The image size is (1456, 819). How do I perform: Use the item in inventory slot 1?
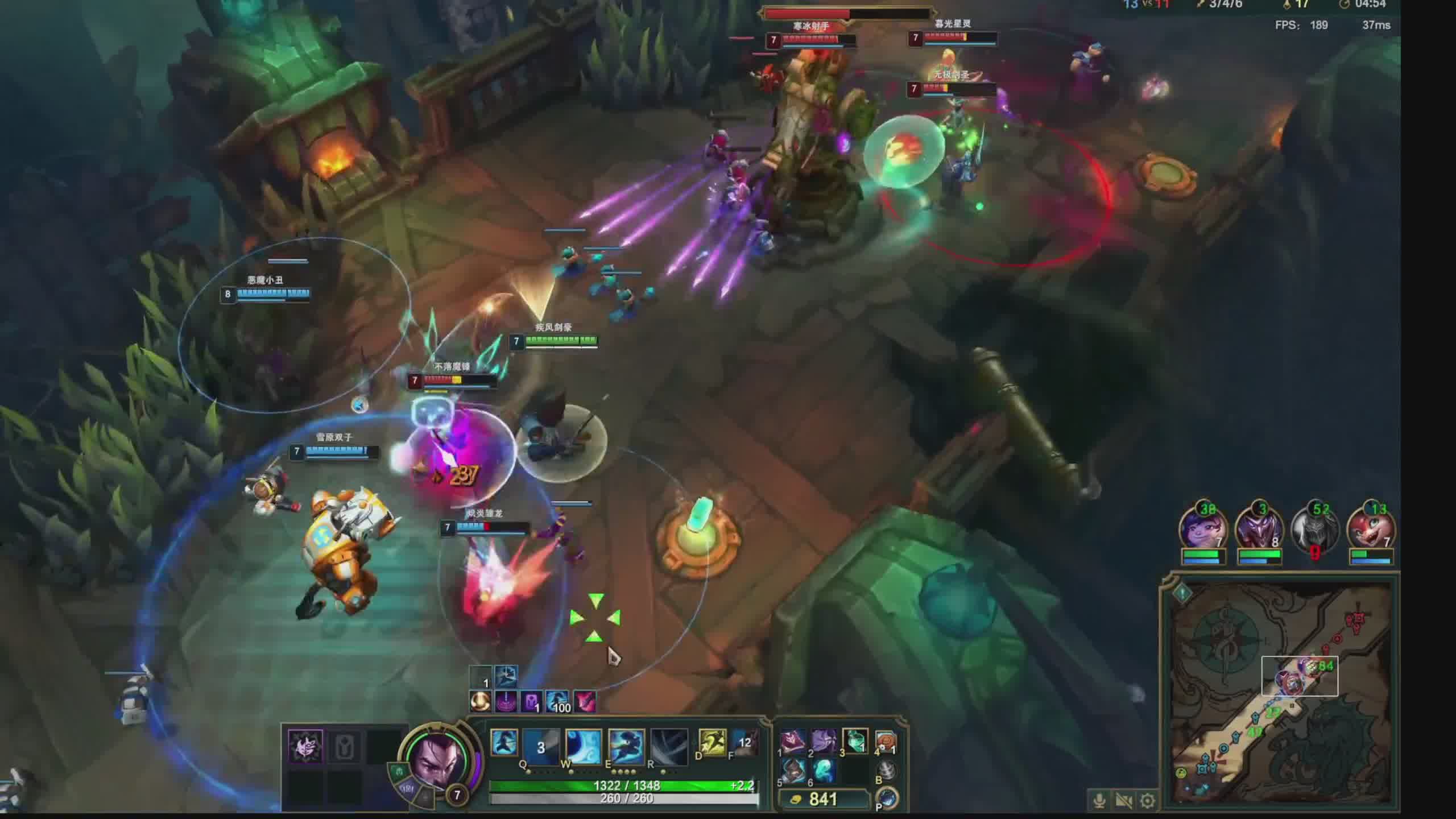(793, 741)
